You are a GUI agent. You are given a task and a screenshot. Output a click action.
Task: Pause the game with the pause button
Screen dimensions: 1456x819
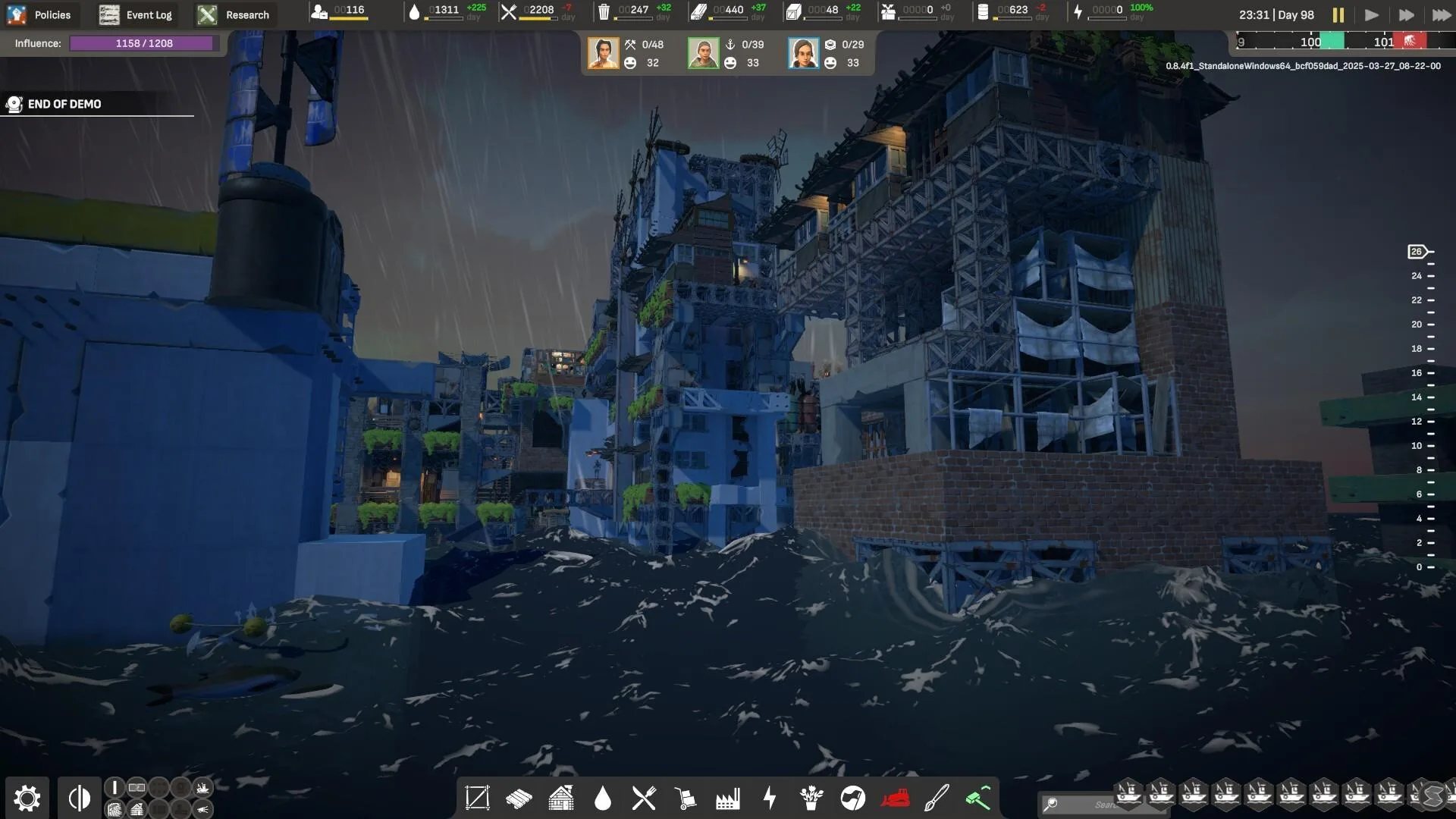tap(1338, 14)
